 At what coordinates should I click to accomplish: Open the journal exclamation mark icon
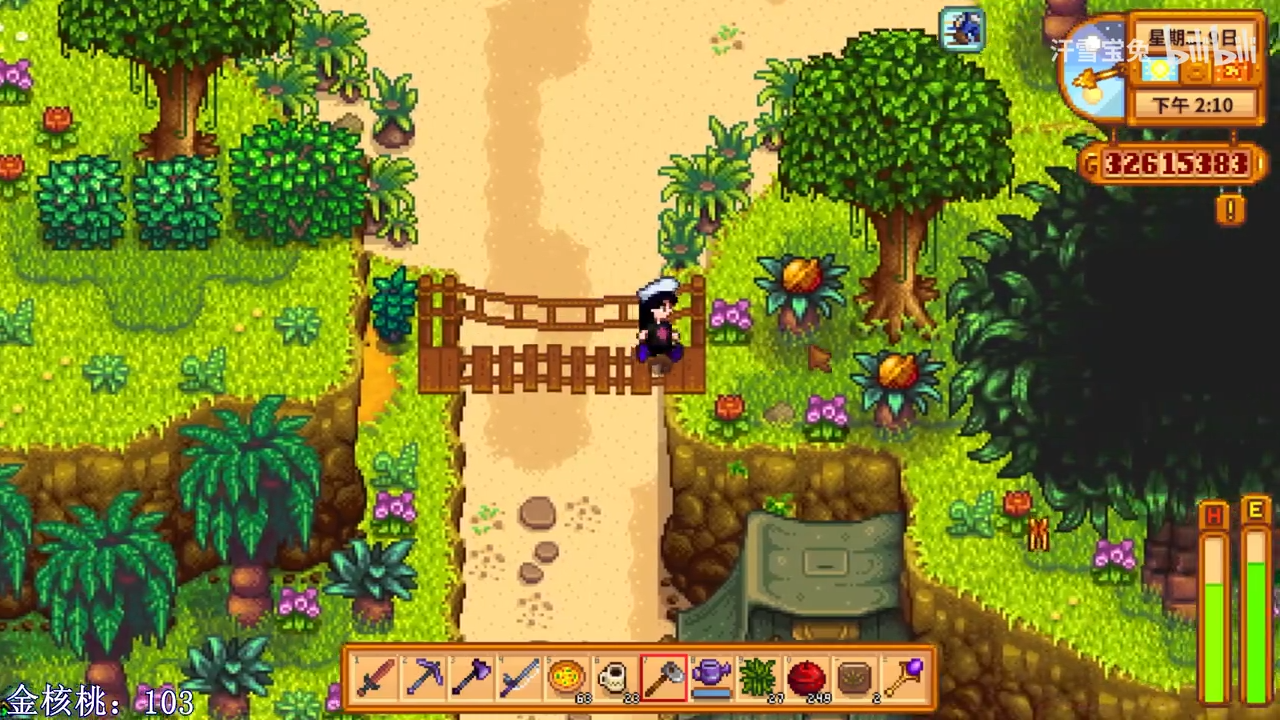[1231, 209]
